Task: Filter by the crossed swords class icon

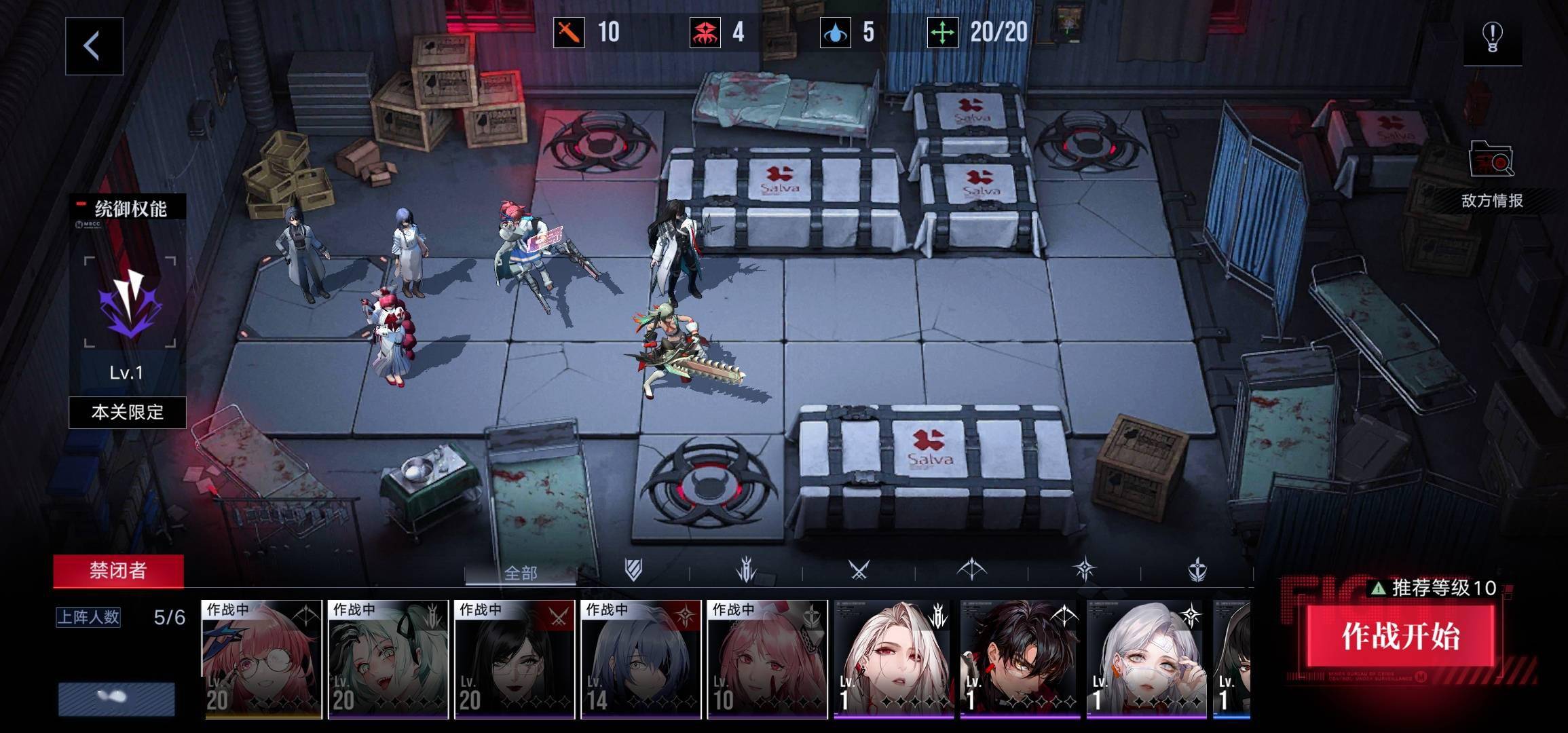Action: (x=859, y=570)
